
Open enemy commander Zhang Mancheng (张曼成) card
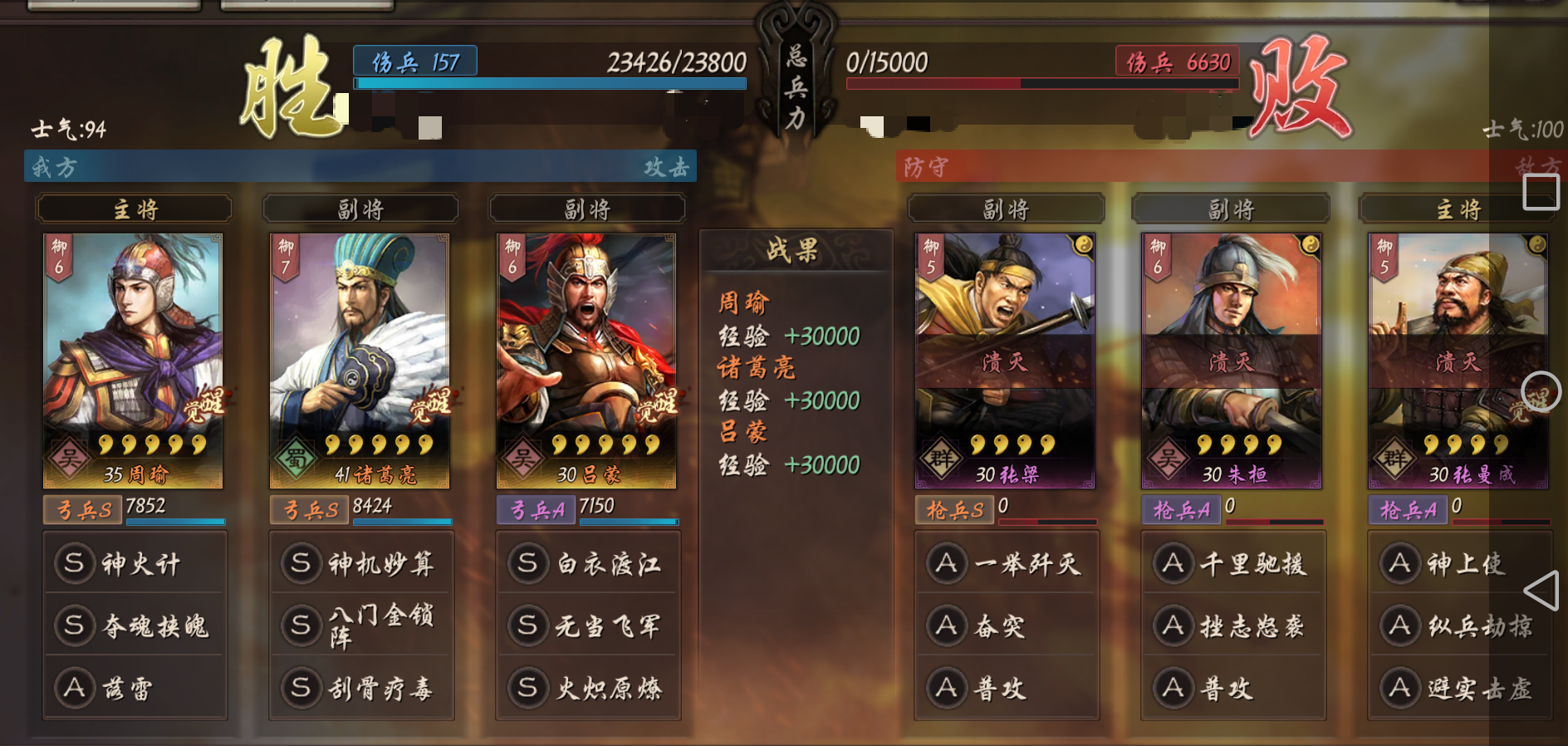[x=1458, y=361]
